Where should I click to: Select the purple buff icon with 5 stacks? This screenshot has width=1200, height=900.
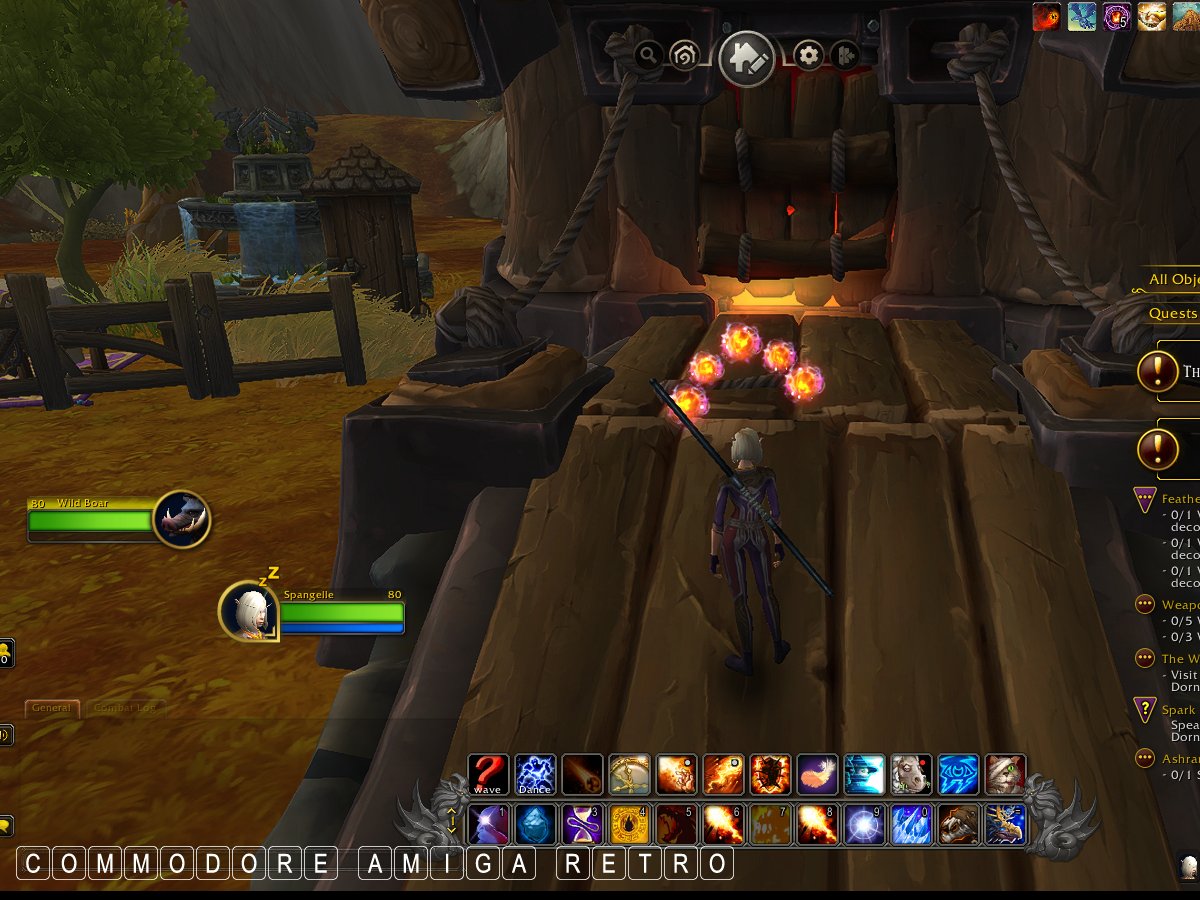pos(1117,16)
